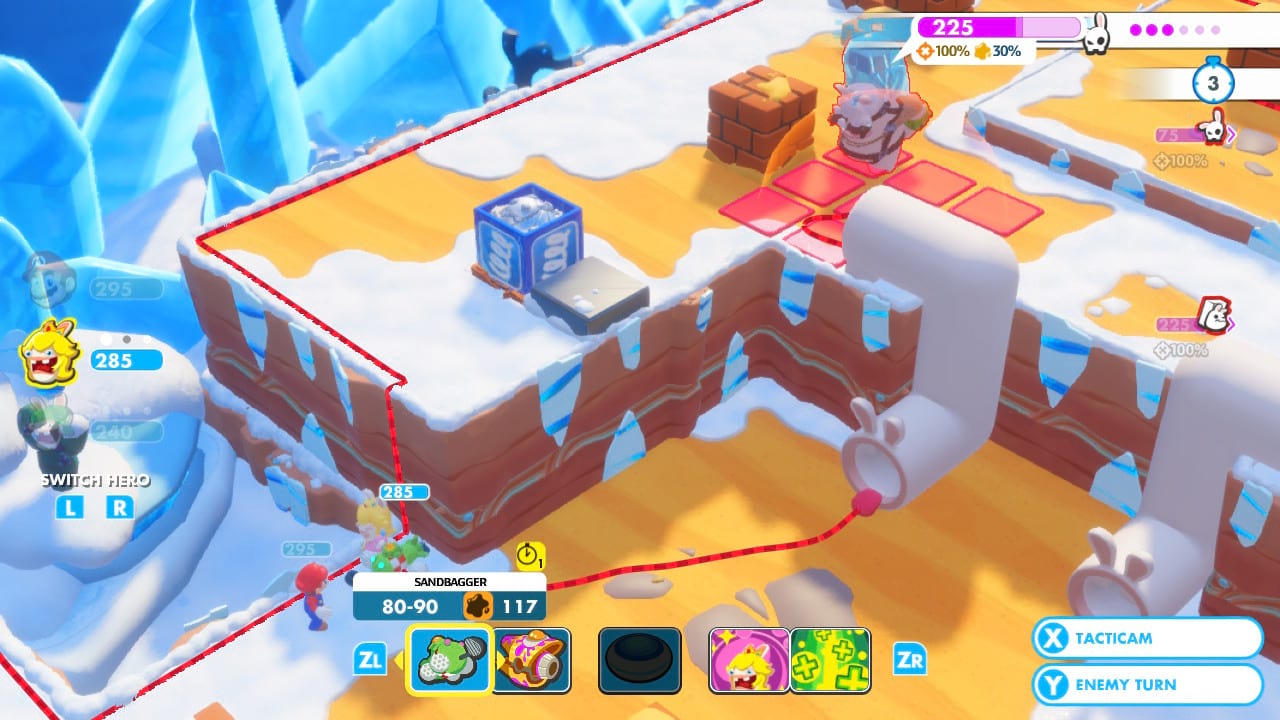Select the hockey puck movement ability
The width and height of the screenshot is (1280, 720).
(x=640, y=661)
